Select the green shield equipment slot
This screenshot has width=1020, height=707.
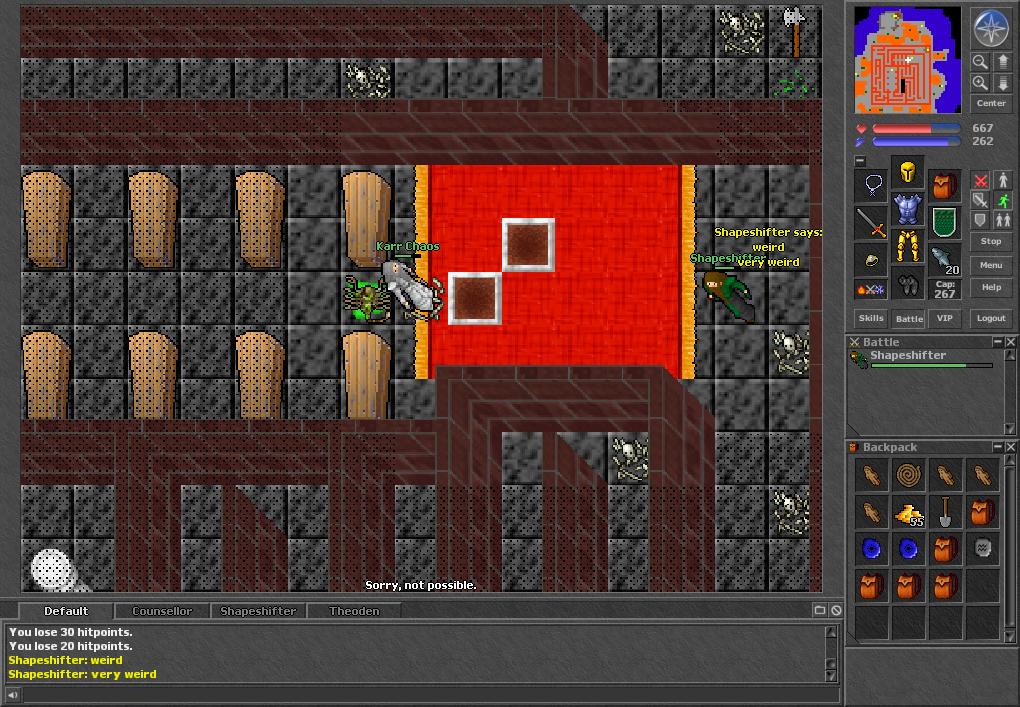coord(944,221)
